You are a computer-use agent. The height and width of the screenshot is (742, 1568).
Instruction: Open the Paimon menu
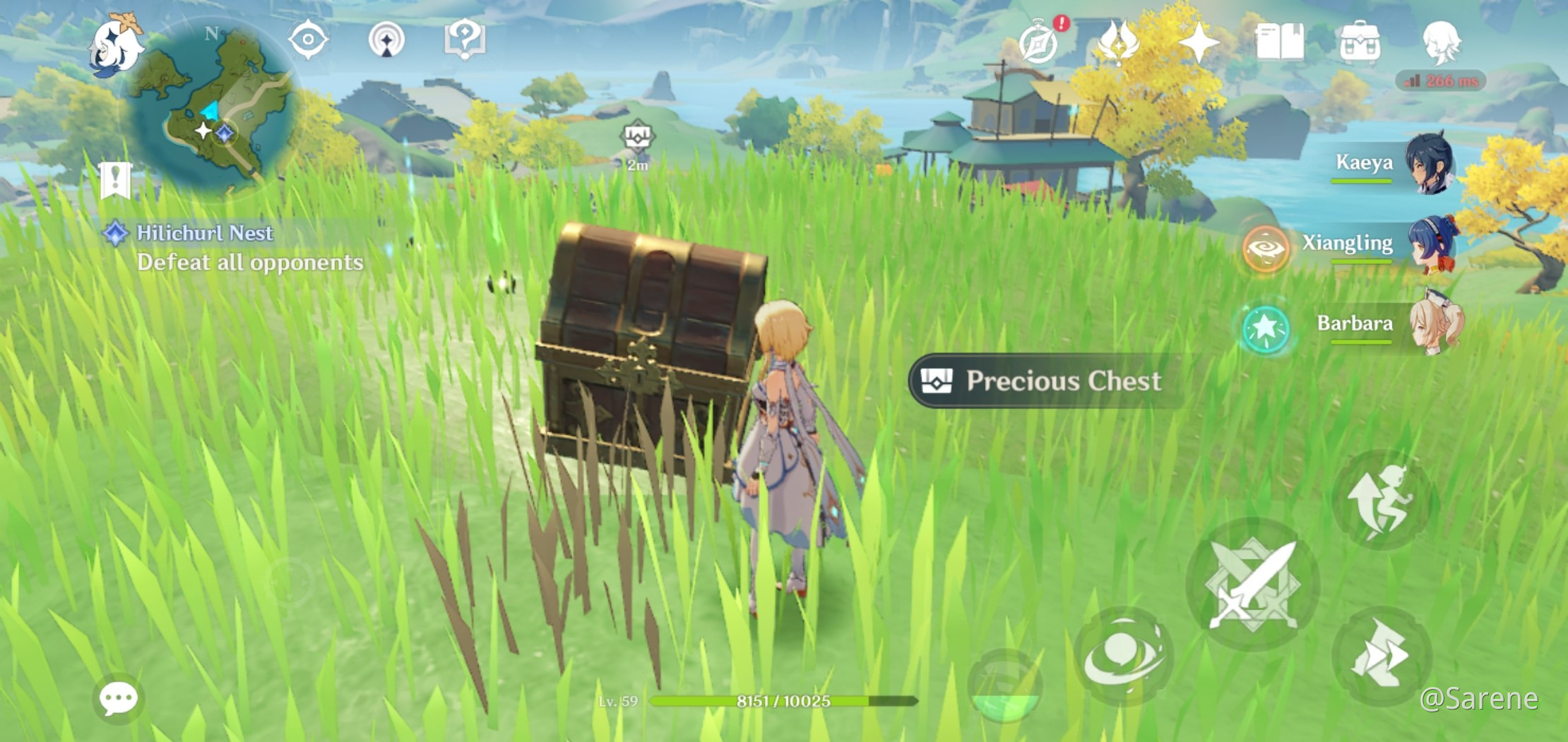pyautogui.click(x=117, y=42)
